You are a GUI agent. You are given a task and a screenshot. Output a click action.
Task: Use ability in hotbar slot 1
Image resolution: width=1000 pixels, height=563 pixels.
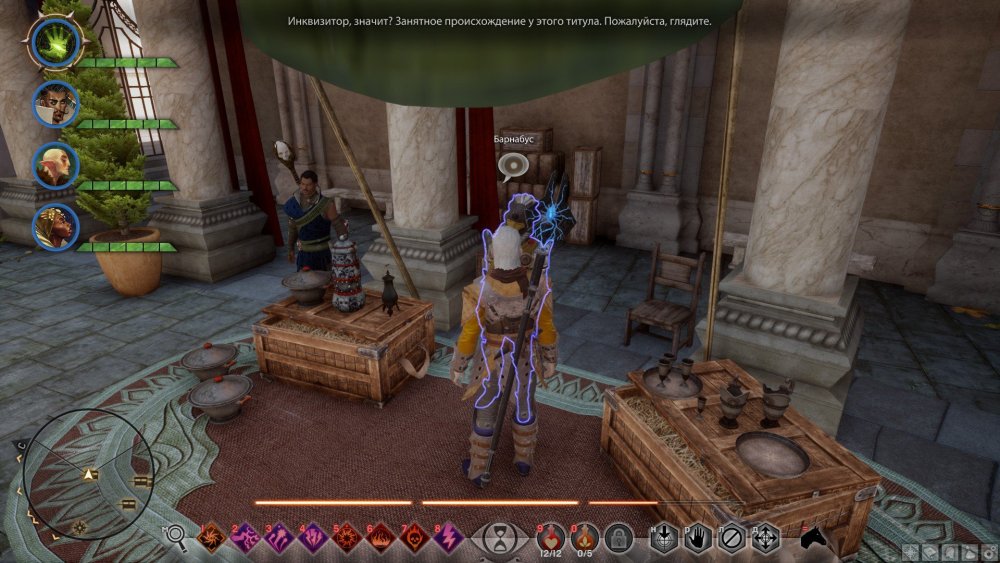[x=212, y=539]
